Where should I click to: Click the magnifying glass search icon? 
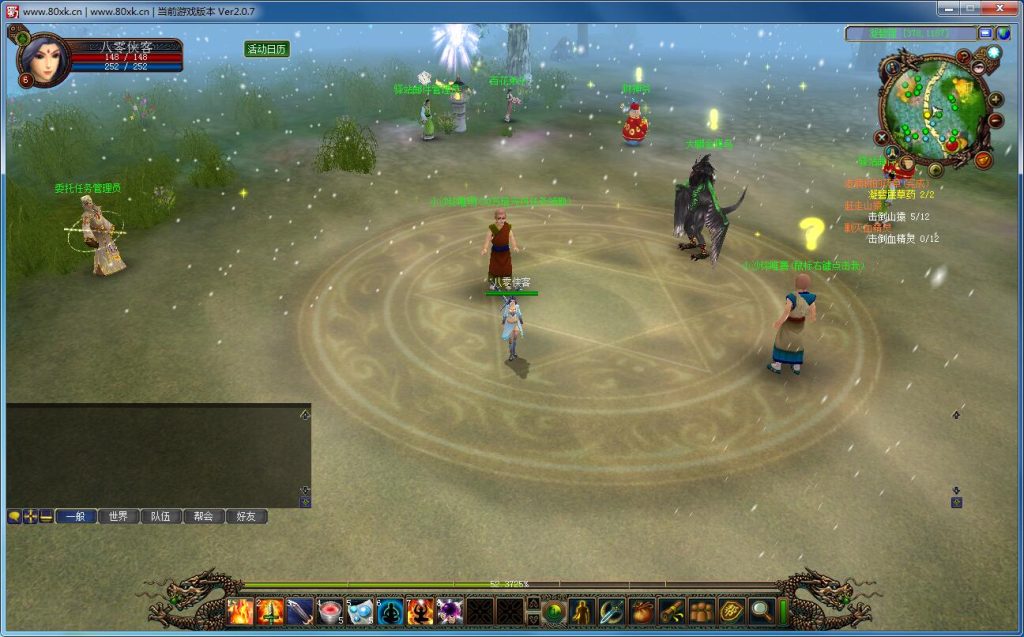(762, 611)
